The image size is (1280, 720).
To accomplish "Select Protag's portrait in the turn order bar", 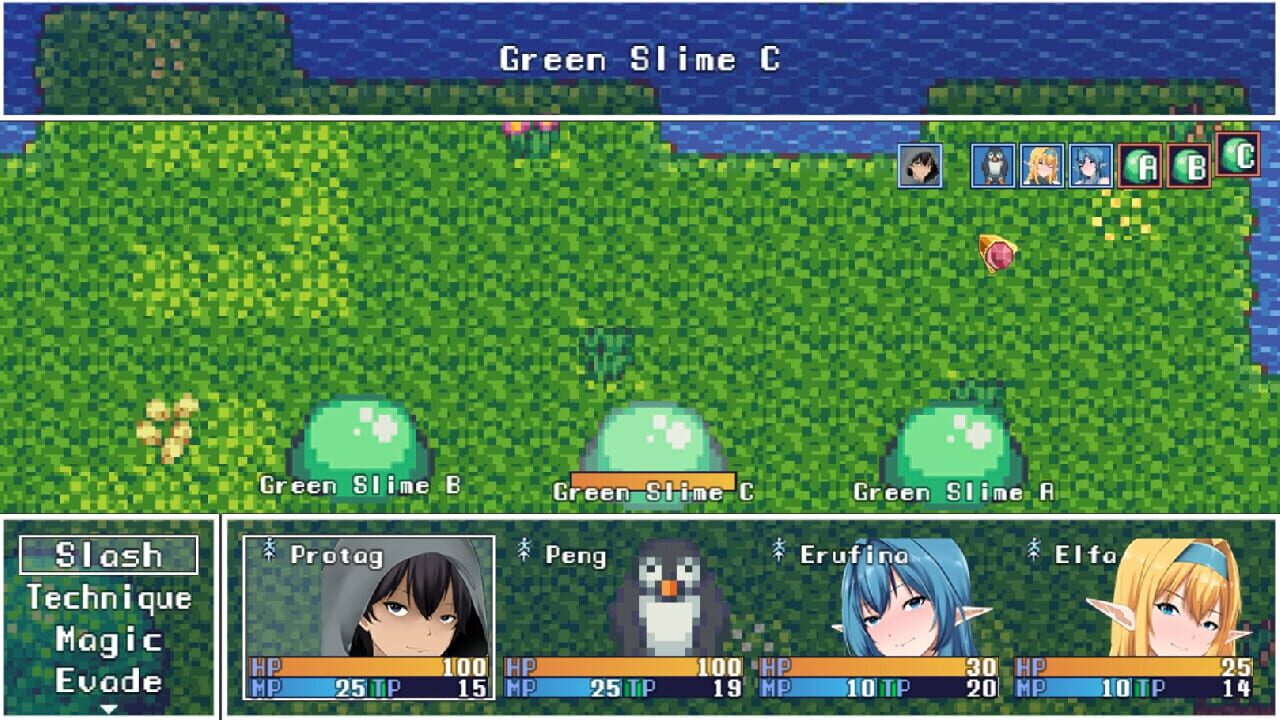I will point(919,166).
